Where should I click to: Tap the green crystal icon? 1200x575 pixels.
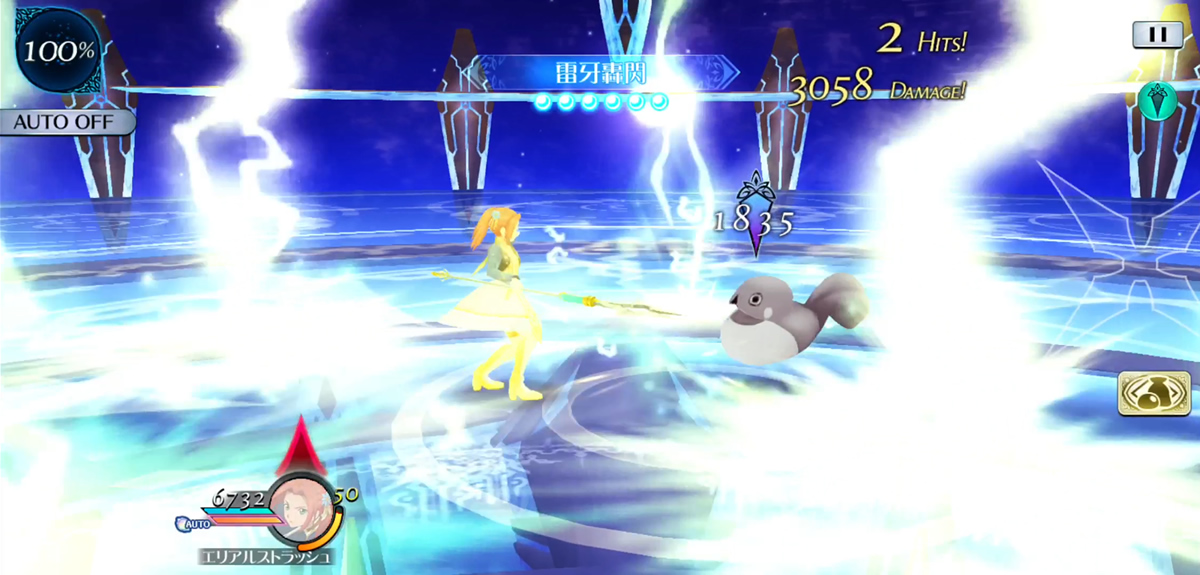pos(1156,100)
